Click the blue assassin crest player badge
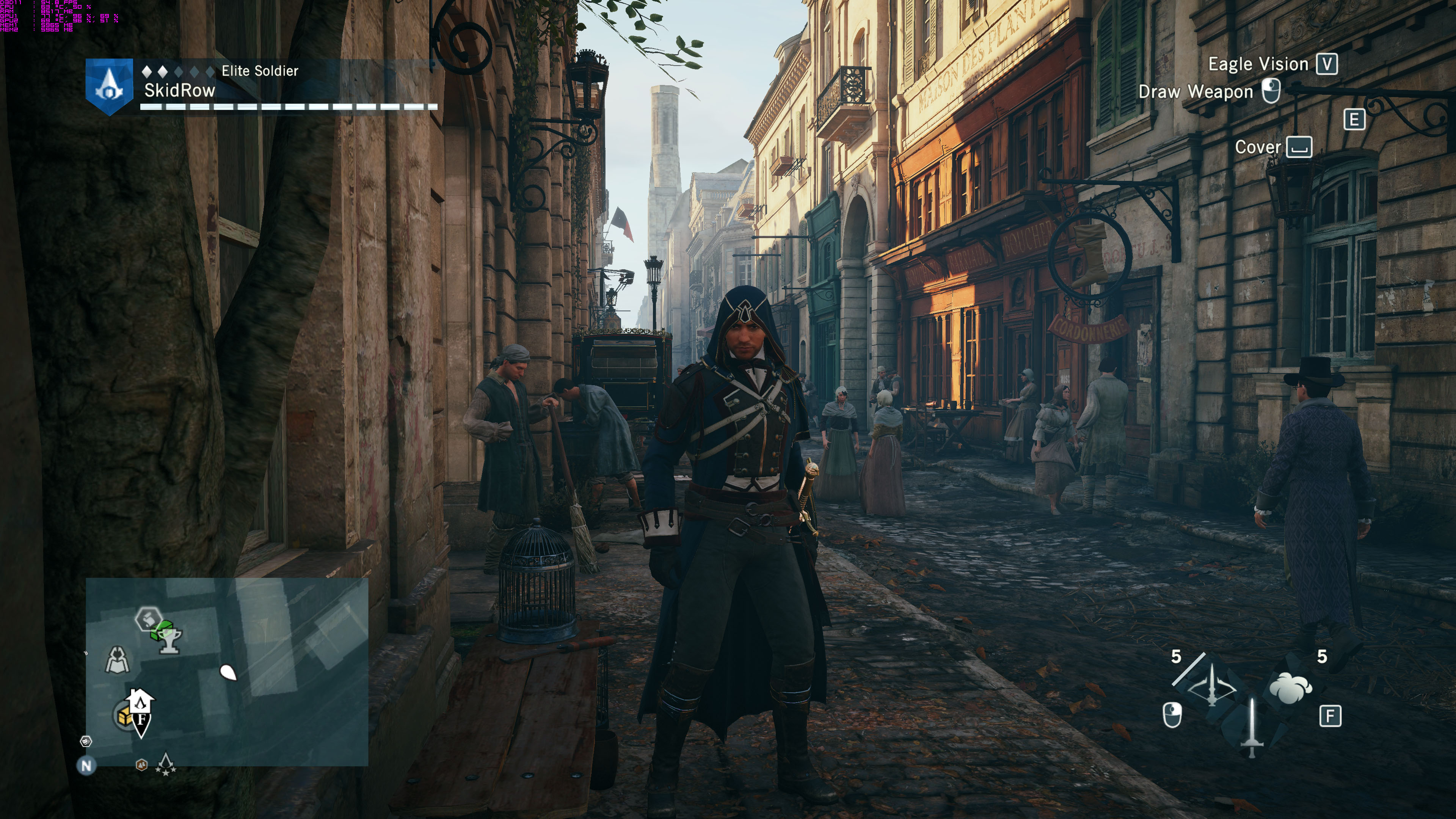 (108, 86)
